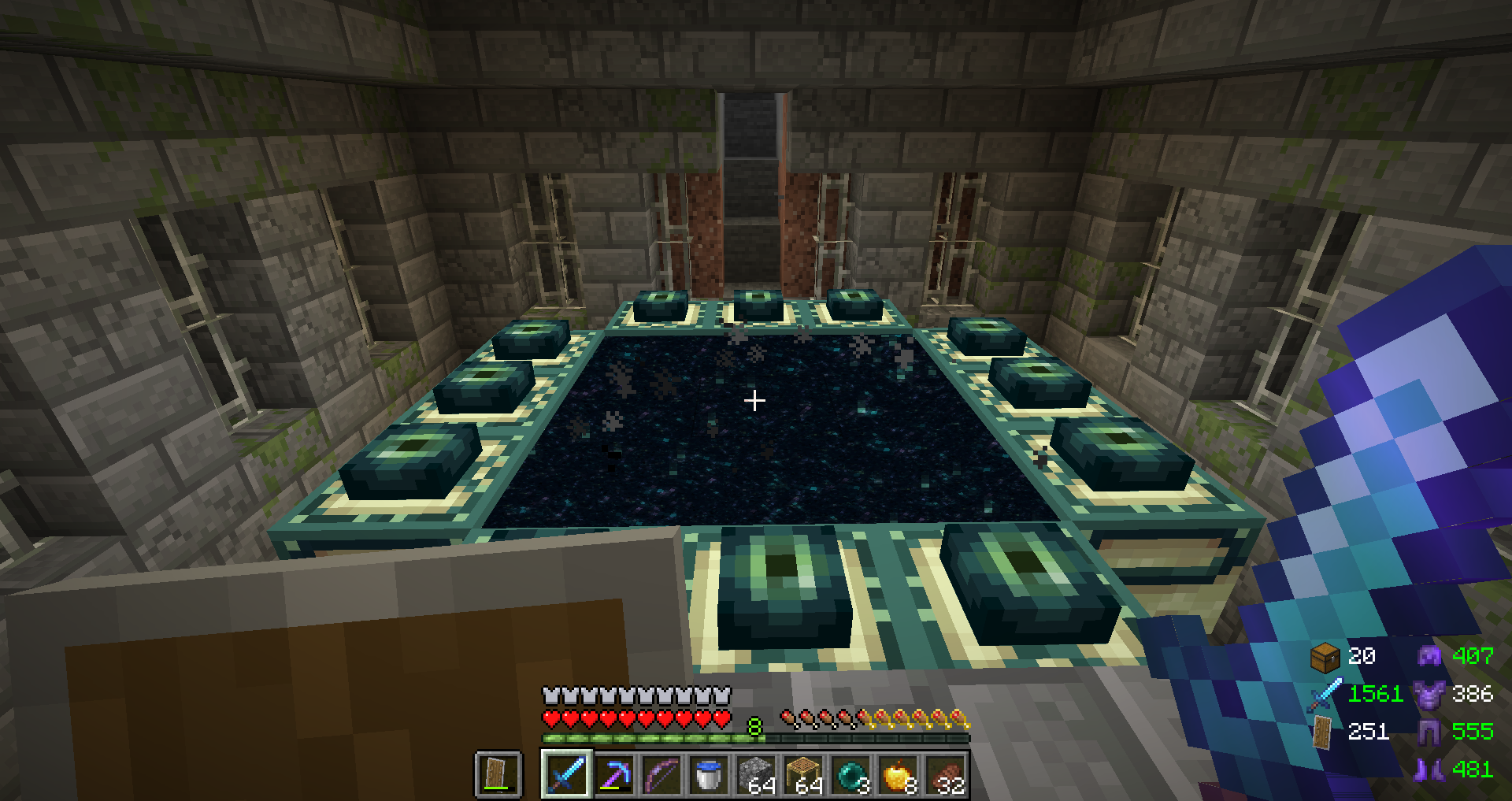Pick the cobblestone stack of 64
Viewport: 1512px width, 801px height.
point(756,774)
